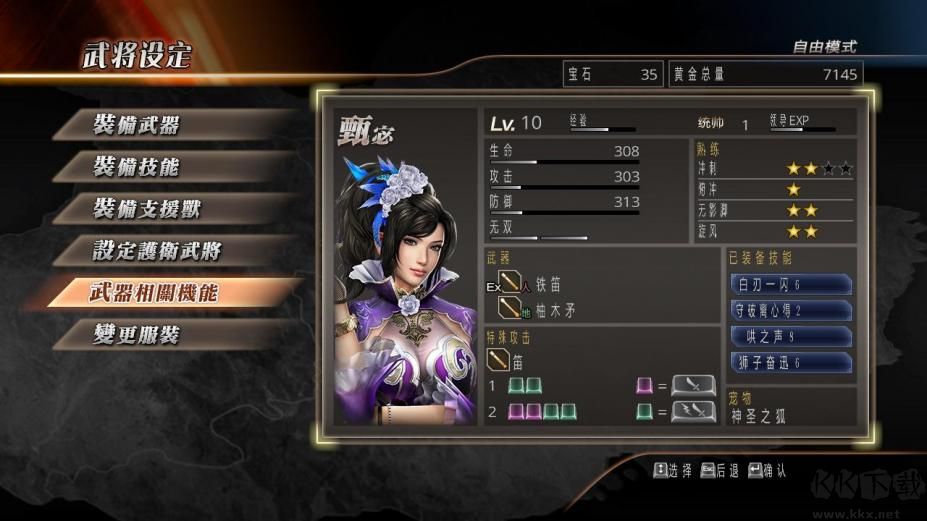Pick the 狮子奋迅 equipped skill

791,363
